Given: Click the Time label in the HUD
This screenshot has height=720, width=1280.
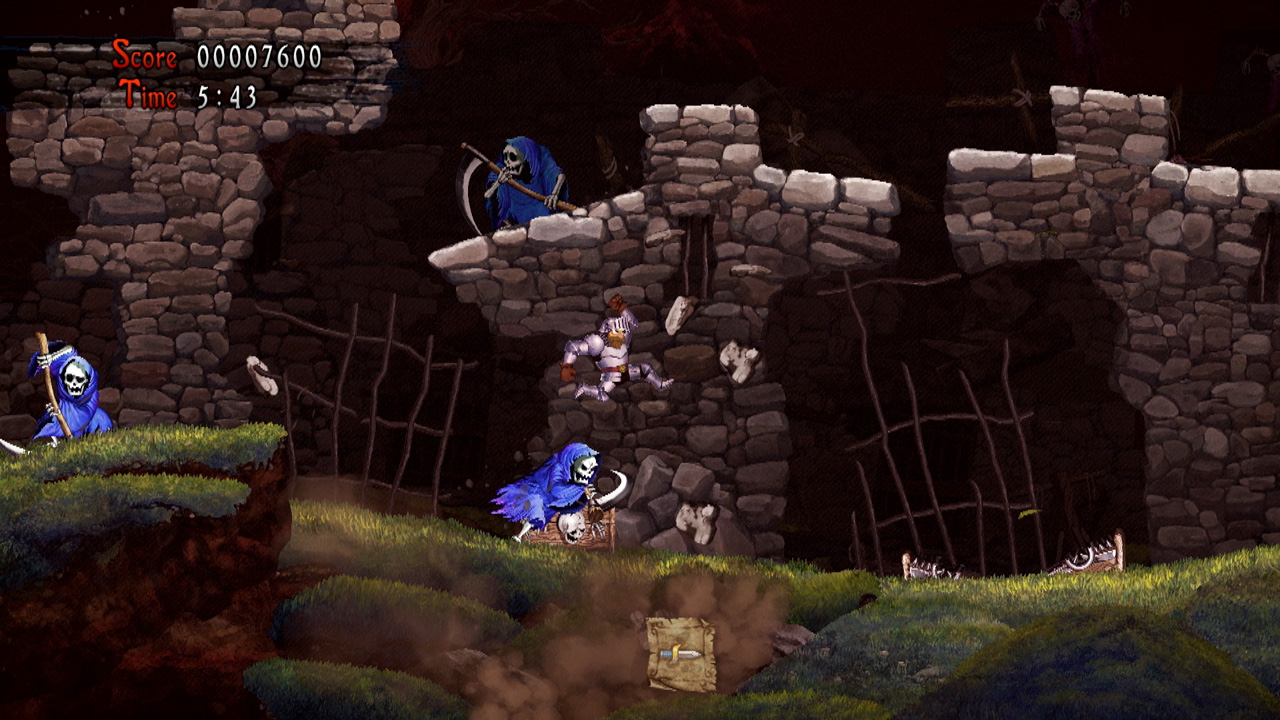Looking at the screenshot, I should point(150,94).
